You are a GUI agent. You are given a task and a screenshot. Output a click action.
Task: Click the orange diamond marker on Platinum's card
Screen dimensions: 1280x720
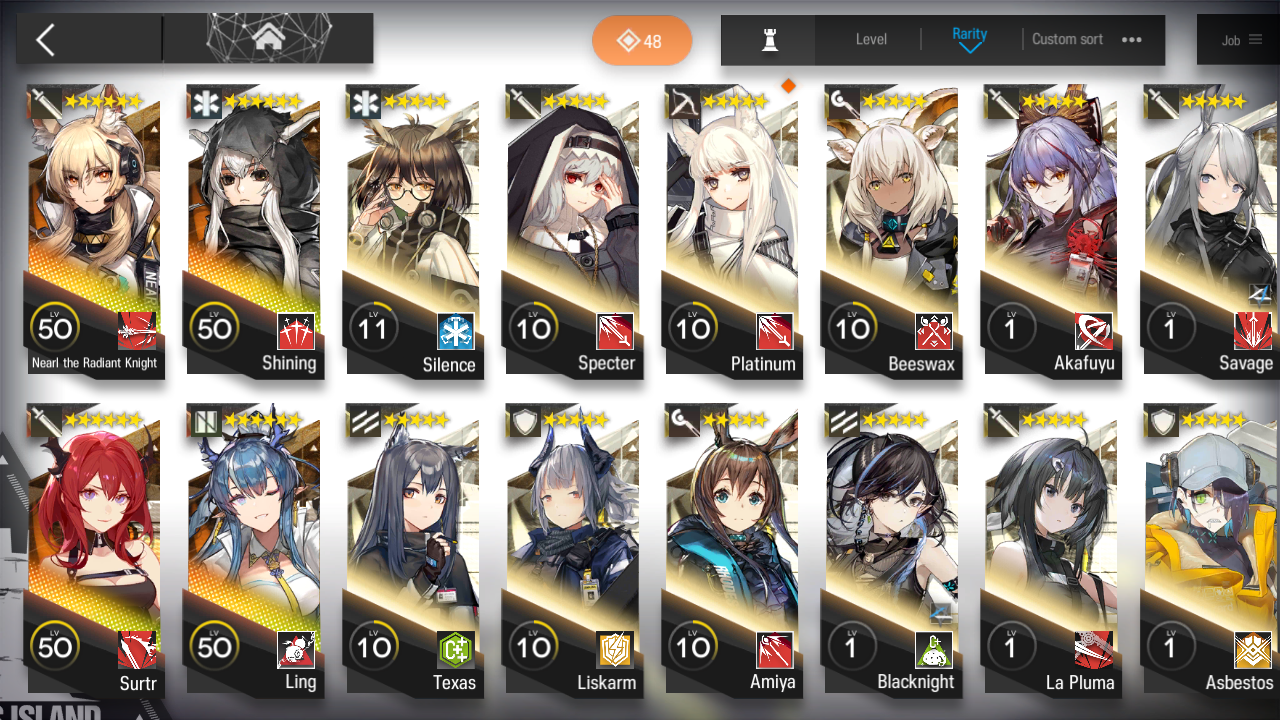[x=789, y=85]
